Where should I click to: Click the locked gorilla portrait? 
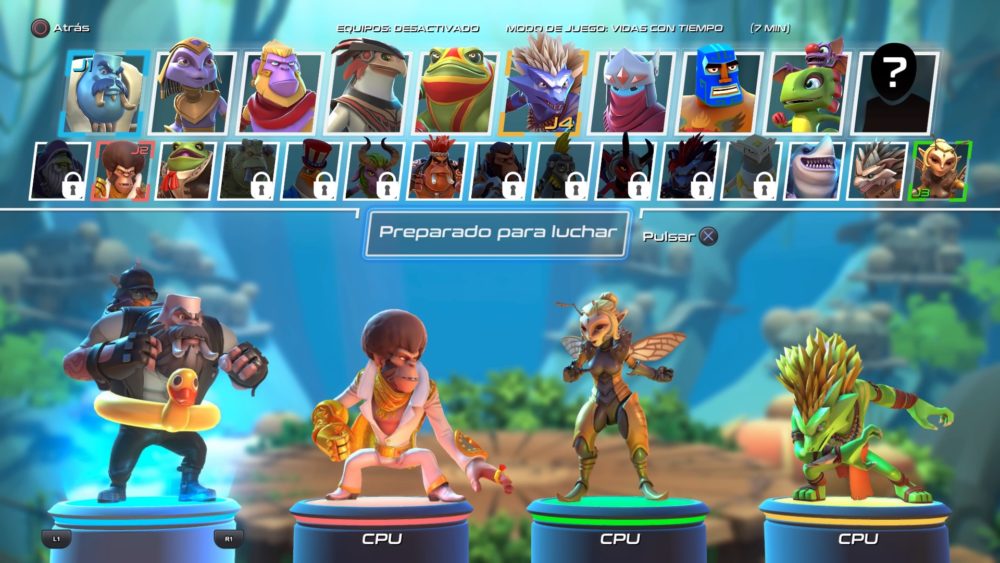point(59,170)
